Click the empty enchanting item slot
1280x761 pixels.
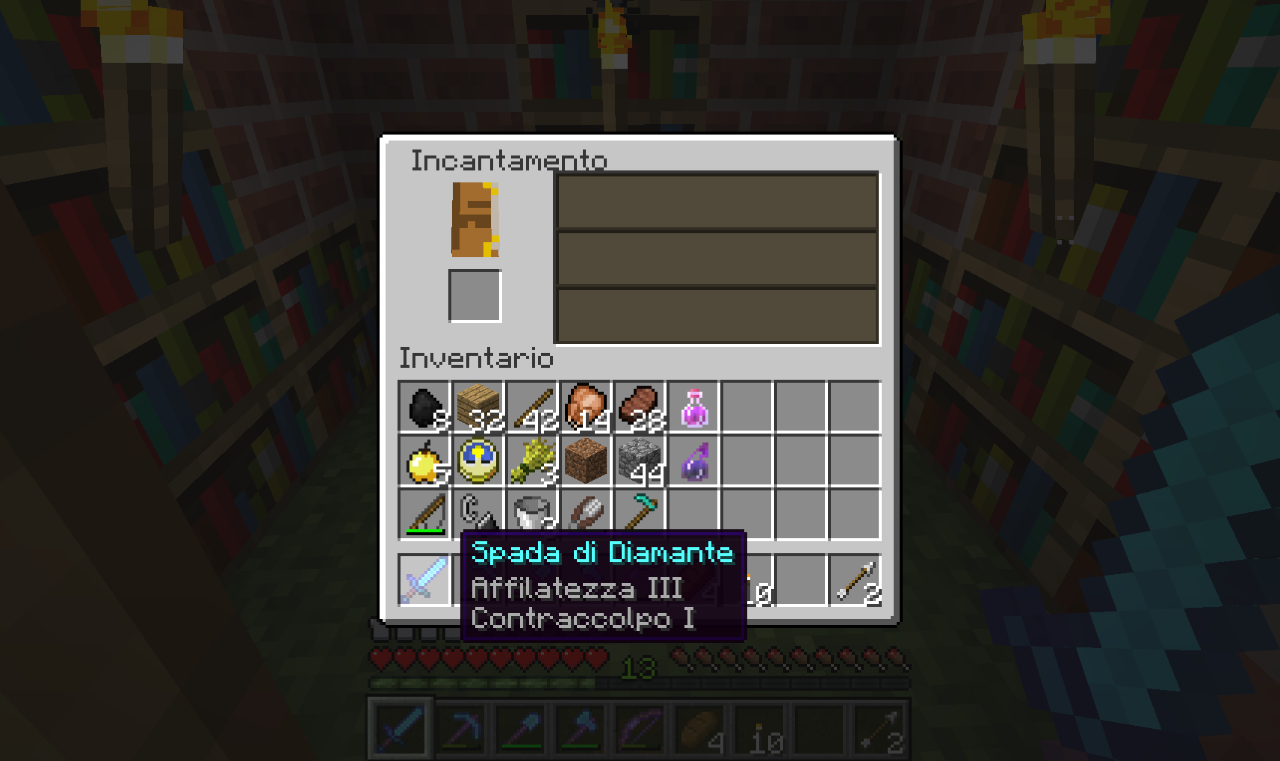pyautogui.click(x=475, y=296)
